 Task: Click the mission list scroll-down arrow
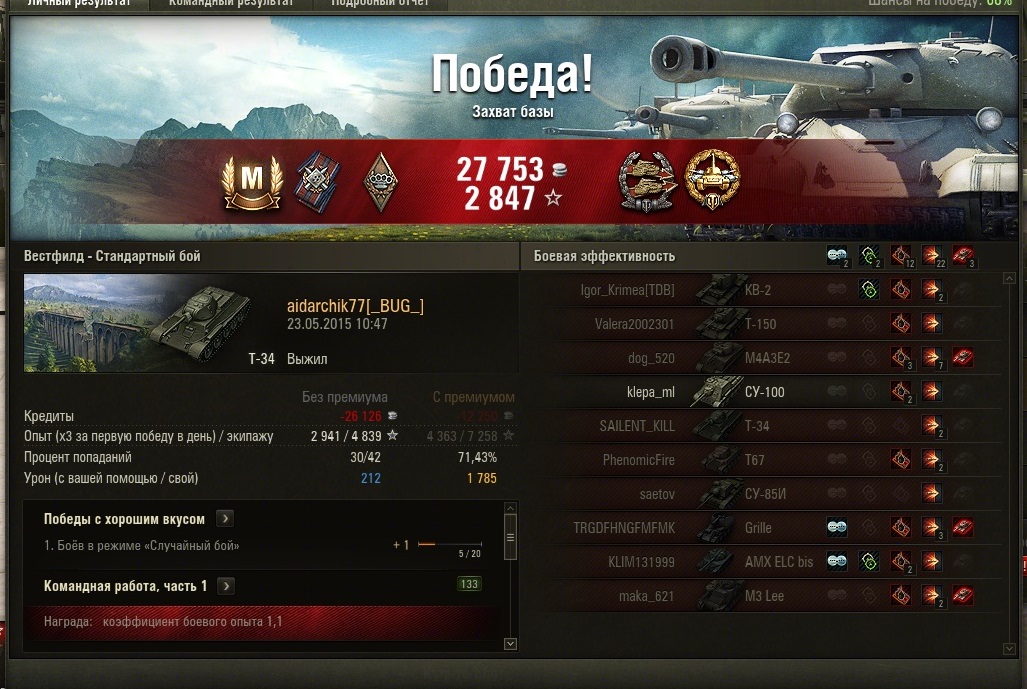(x=510, y=644)
